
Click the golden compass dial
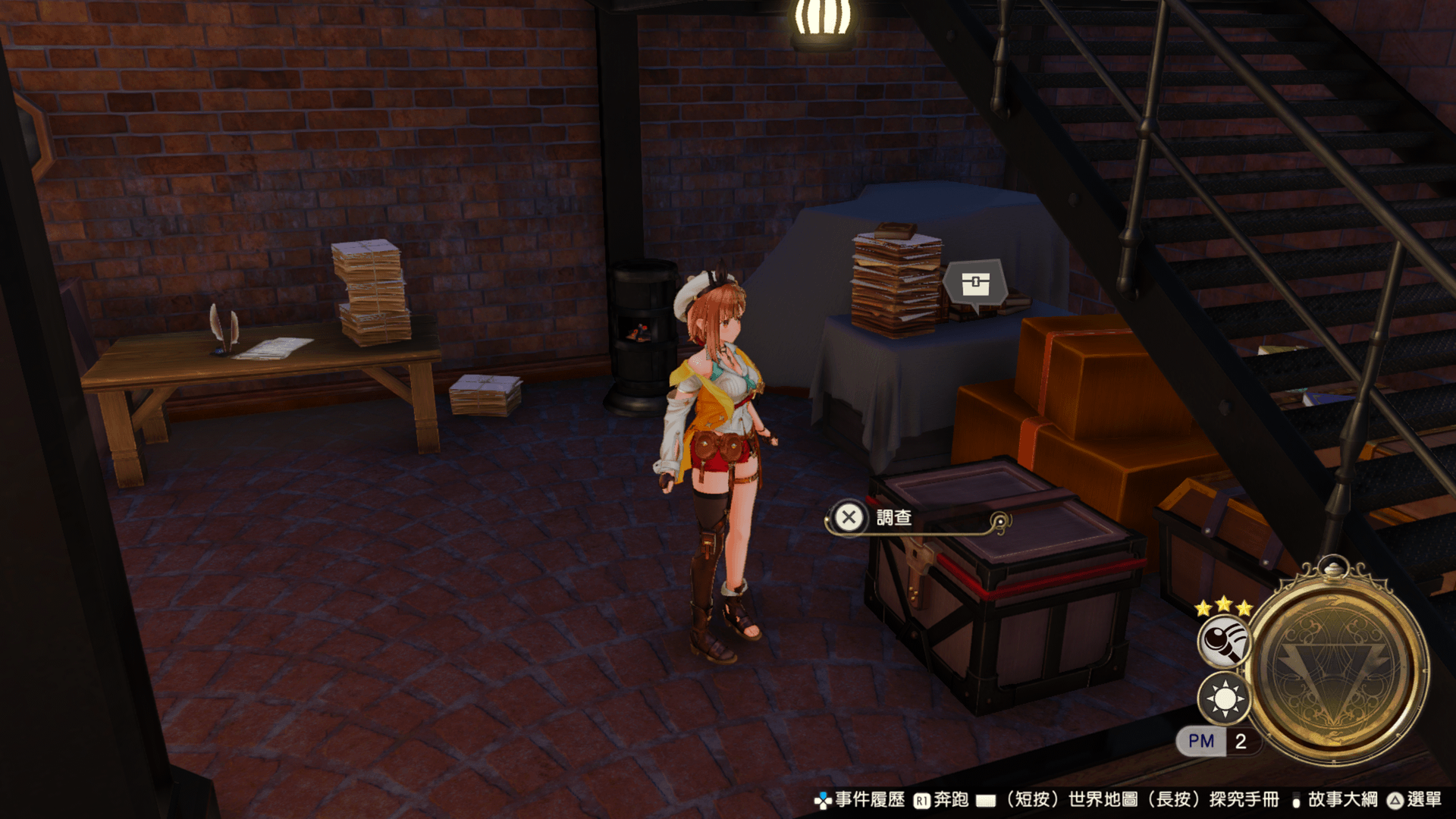tap(1338, 665)
